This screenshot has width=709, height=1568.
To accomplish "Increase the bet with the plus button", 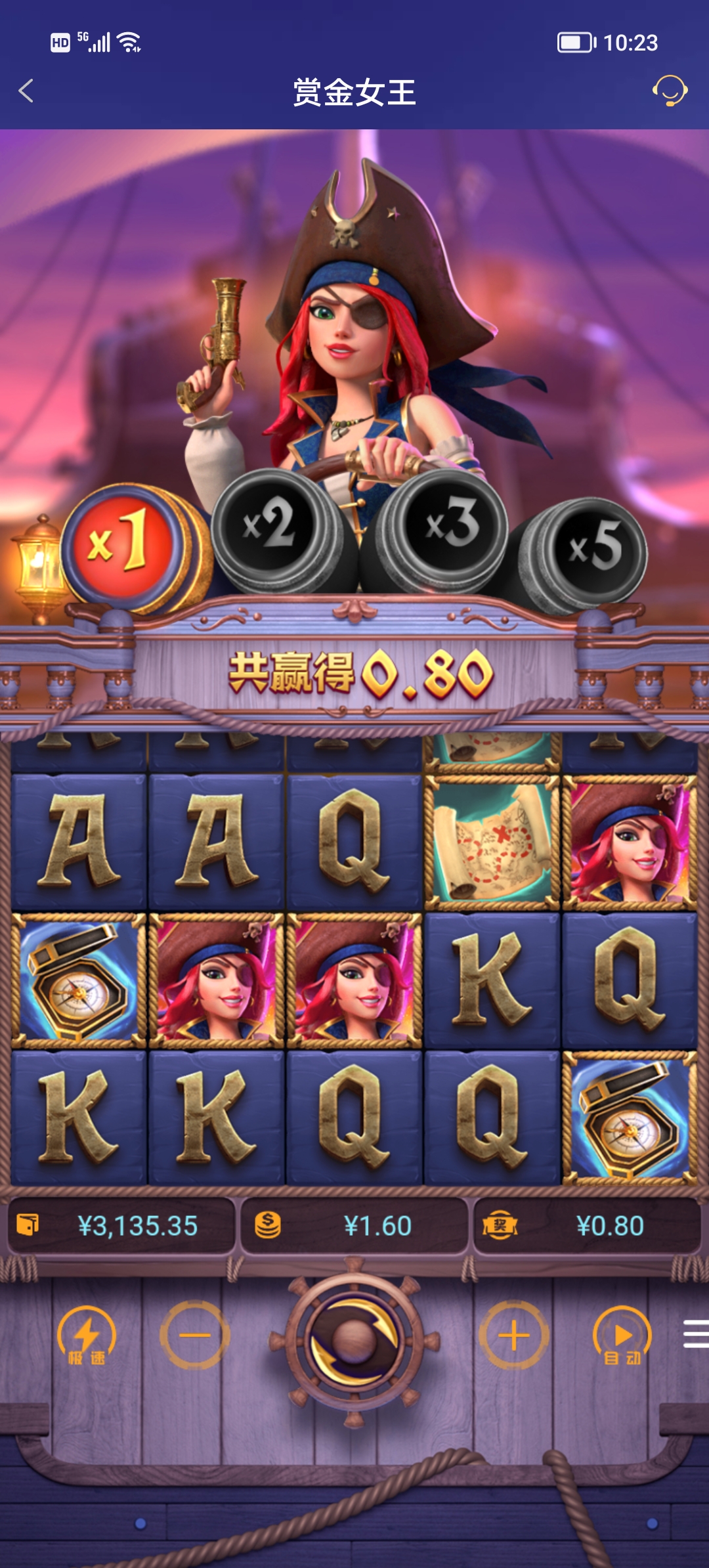I will (514, 1336).
